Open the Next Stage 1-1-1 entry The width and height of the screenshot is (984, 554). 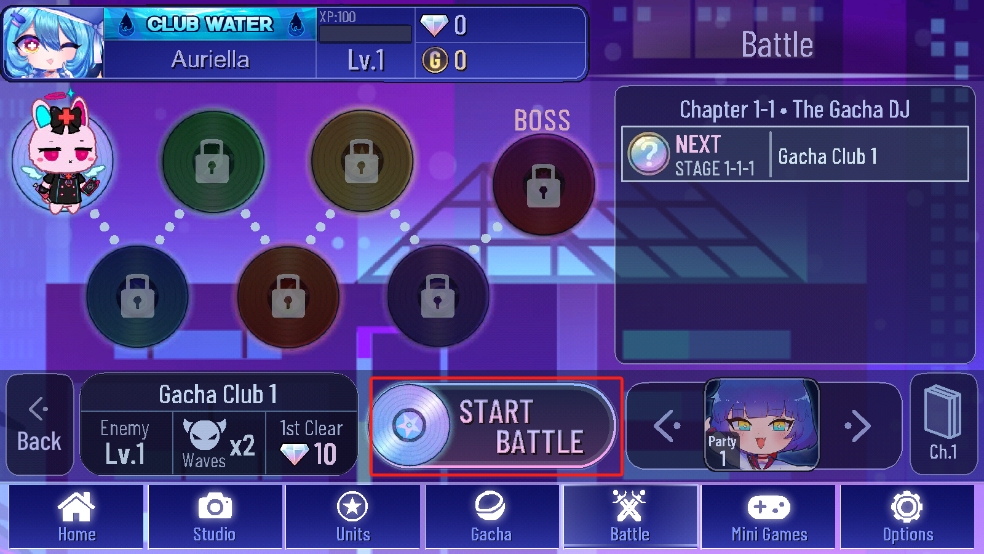pyautogui.click(x=795, y=154)
